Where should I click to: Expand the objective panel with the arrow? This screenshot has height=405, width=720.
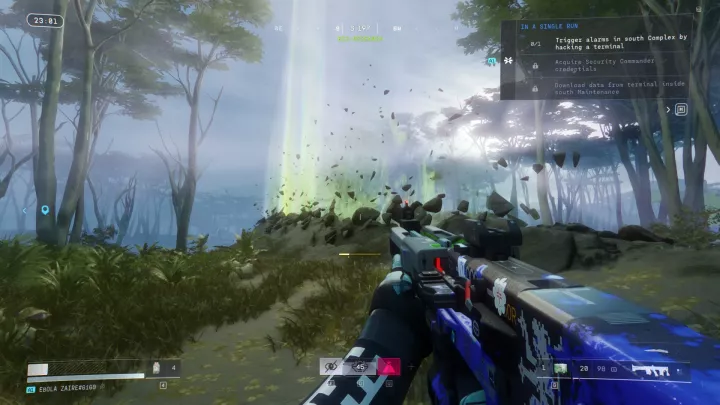(x=669, y=109)
